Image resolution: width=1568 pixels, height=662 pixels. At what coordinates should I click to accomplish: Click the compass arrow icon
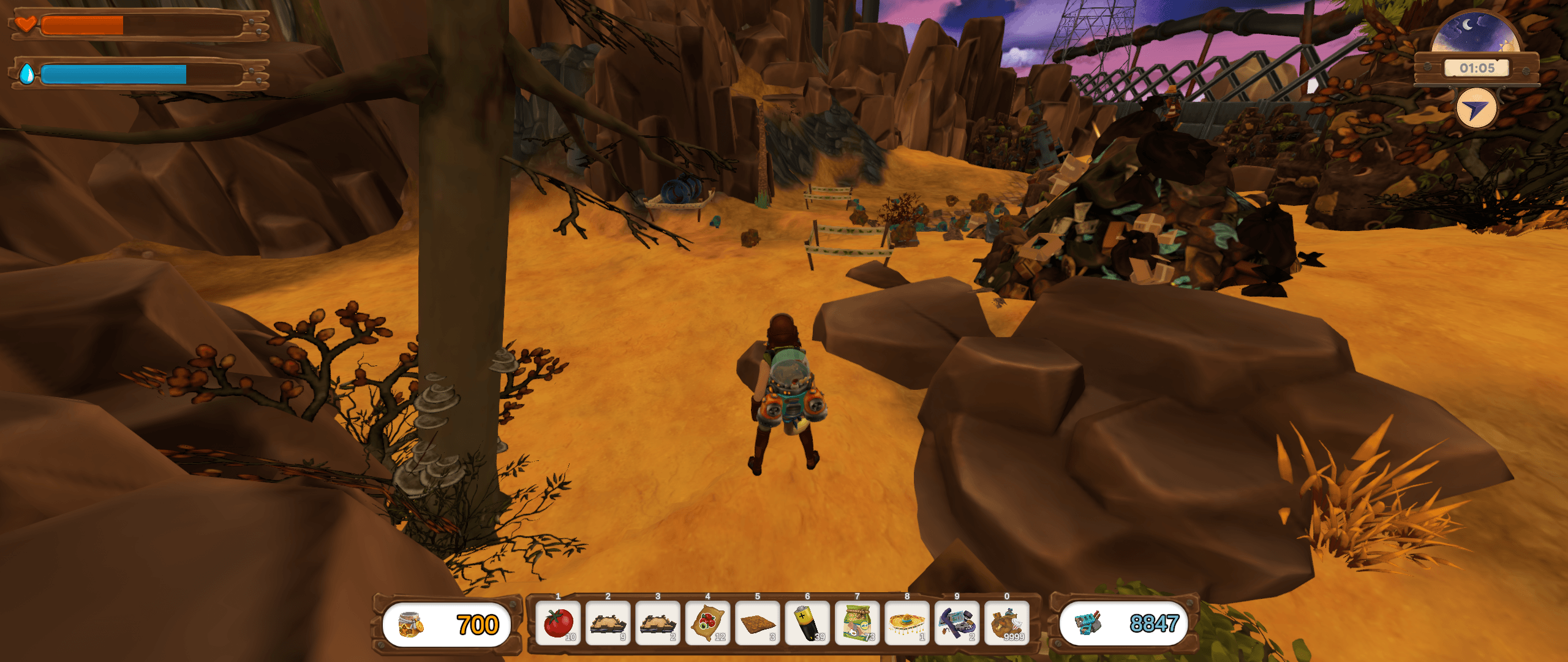1476,108
